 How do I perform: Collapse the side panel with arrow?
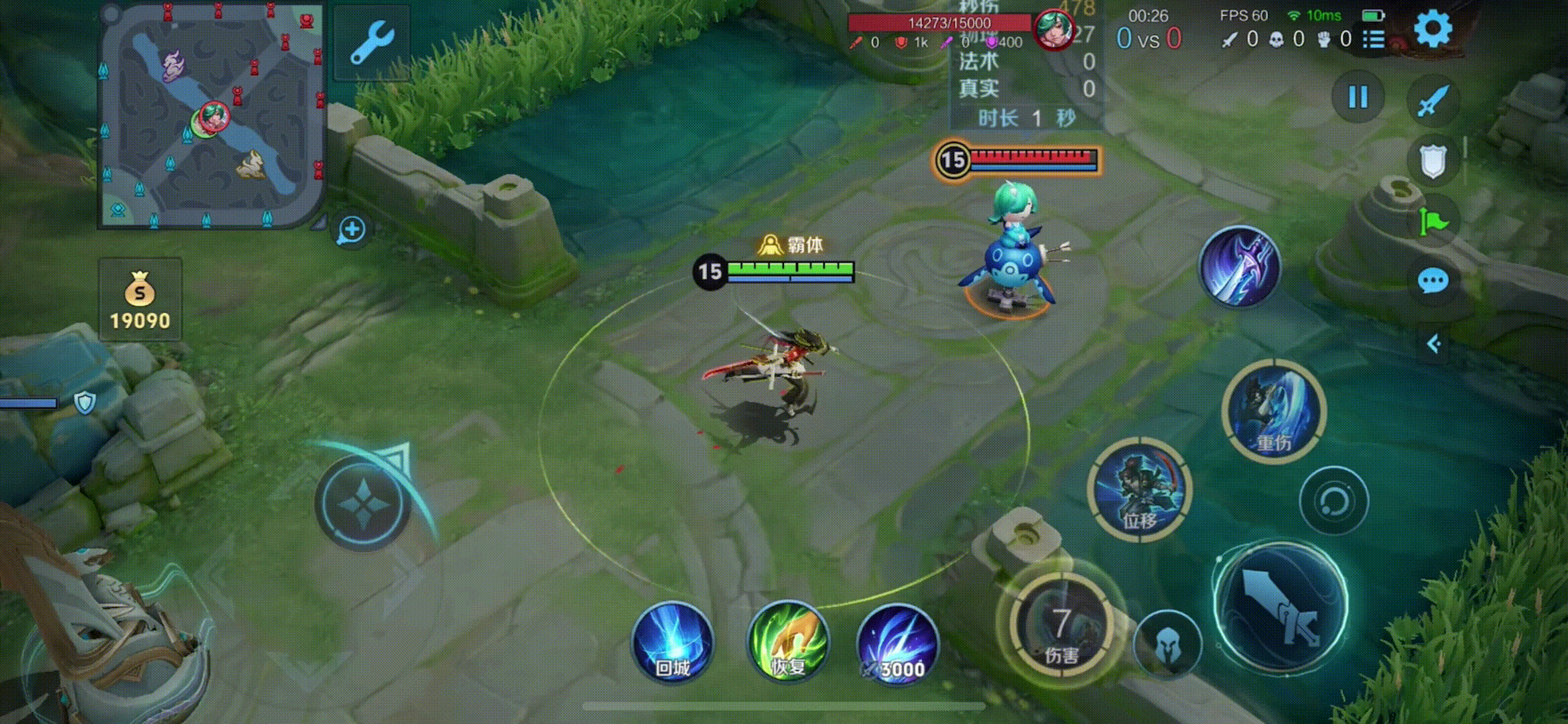point(1433,345)
